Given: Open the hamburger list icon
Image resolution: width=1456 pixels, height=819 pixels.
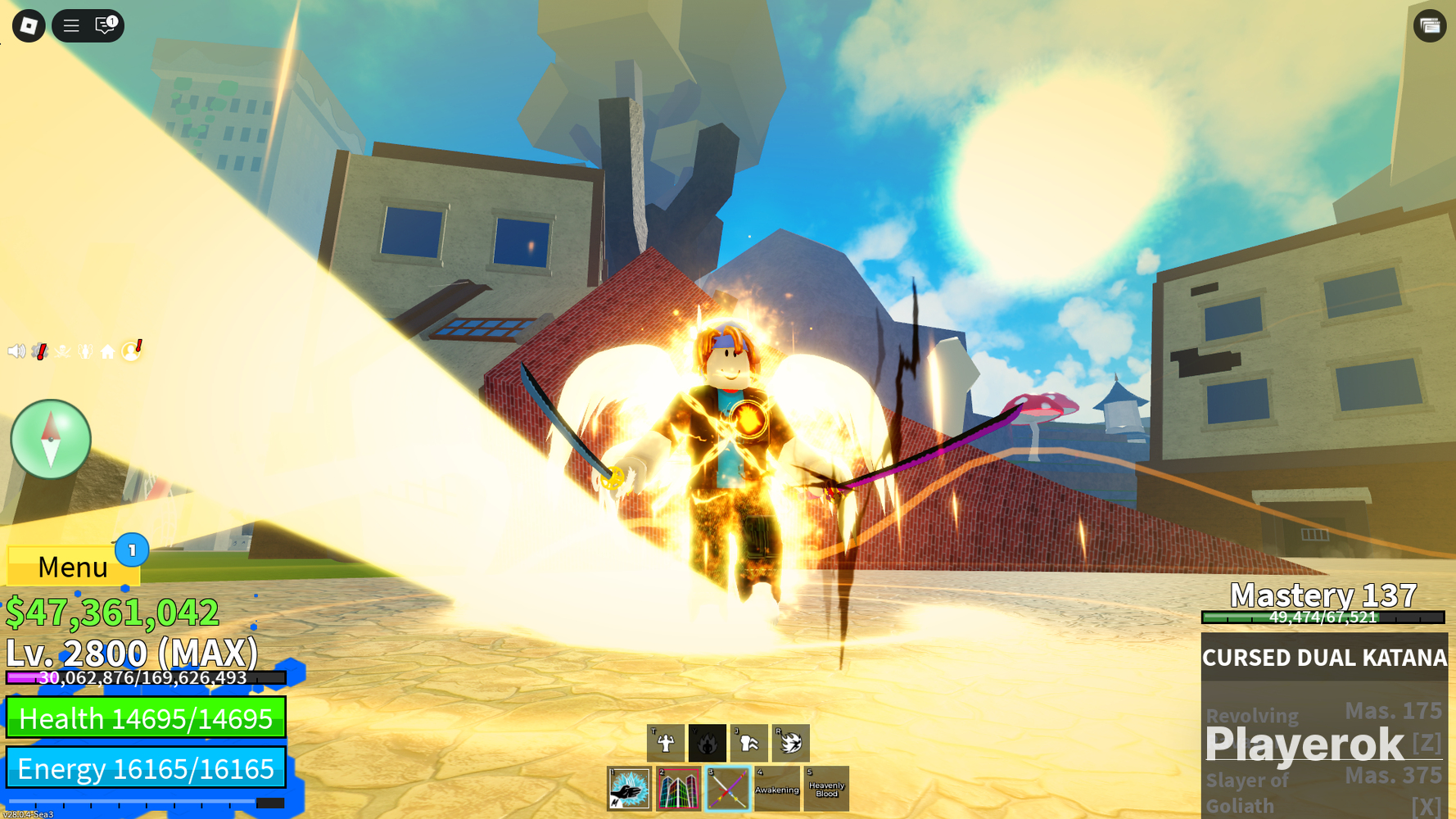Looking at the screenshot, I should click(x=71, y=26).
